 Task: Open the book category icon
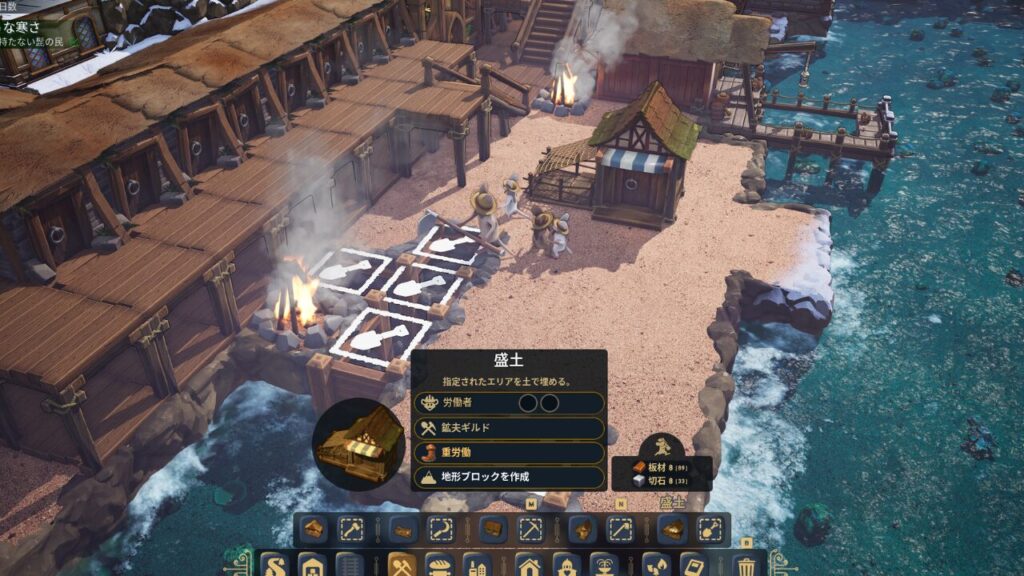(692, 566)
